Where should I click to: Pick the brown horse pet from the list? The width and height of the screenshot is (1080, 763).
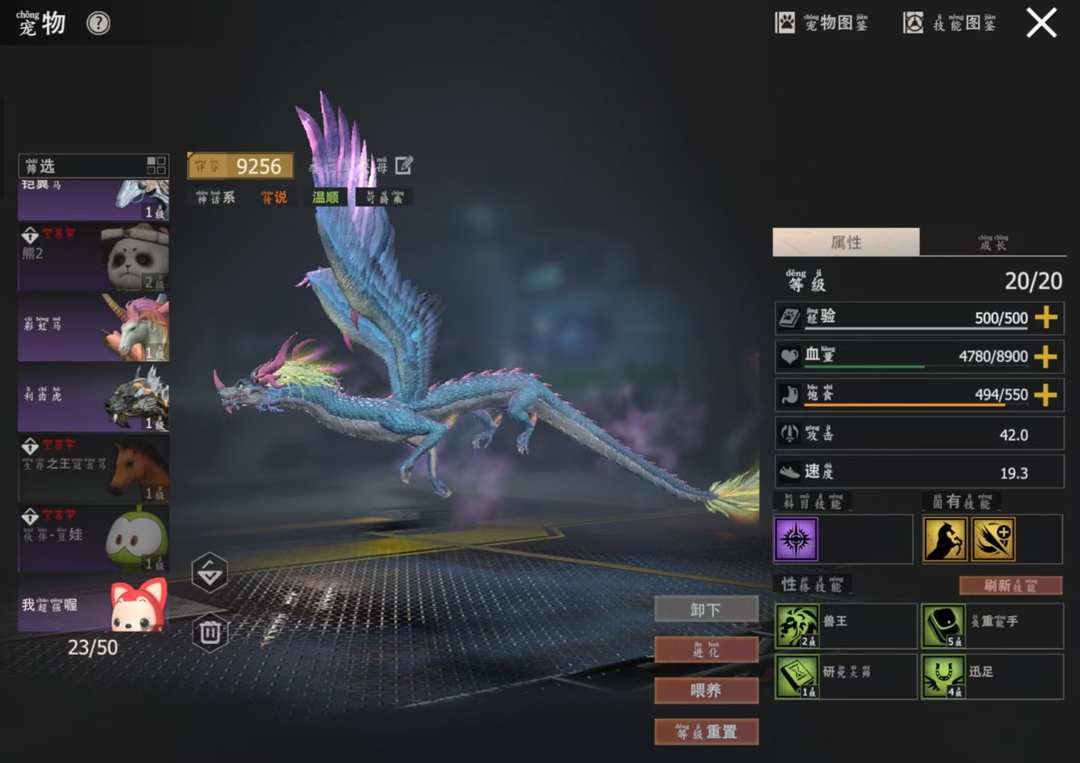coord(93,467)
